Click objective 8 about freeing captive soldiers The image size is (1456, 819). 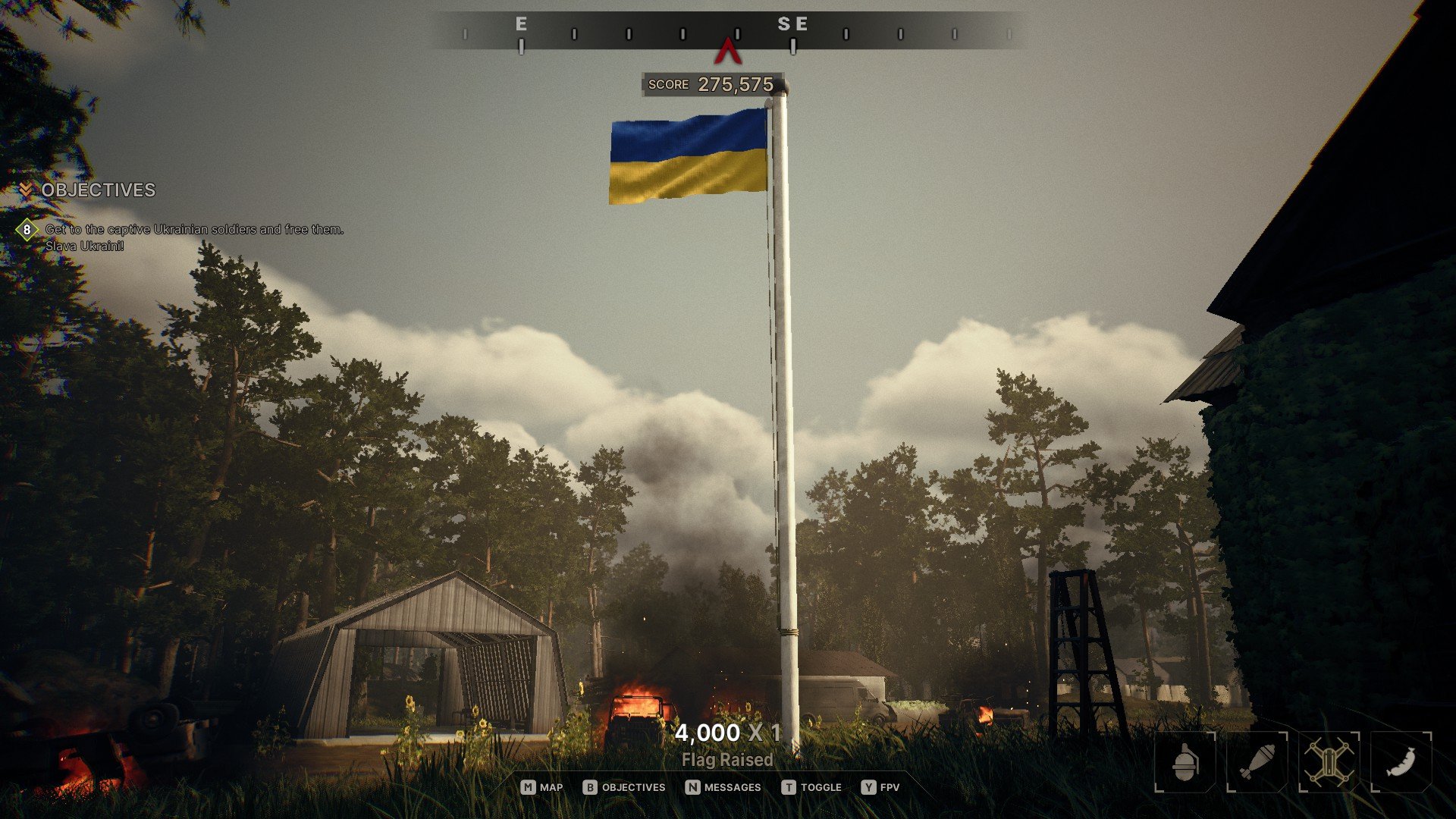pyautogui.click(x=193, y=229)
